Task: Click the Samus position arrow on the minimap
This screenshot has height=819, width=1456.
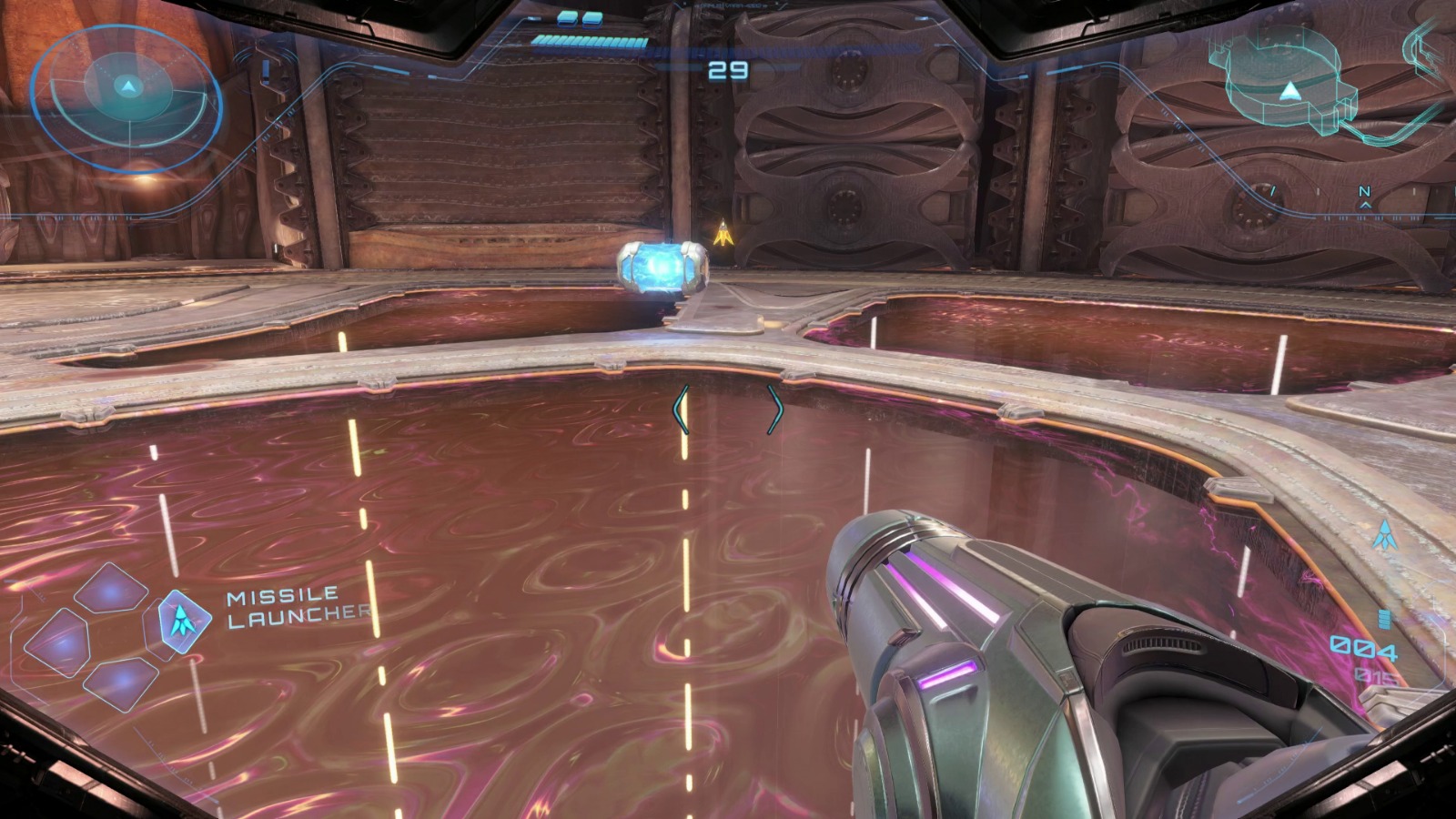Action: 1290,90
